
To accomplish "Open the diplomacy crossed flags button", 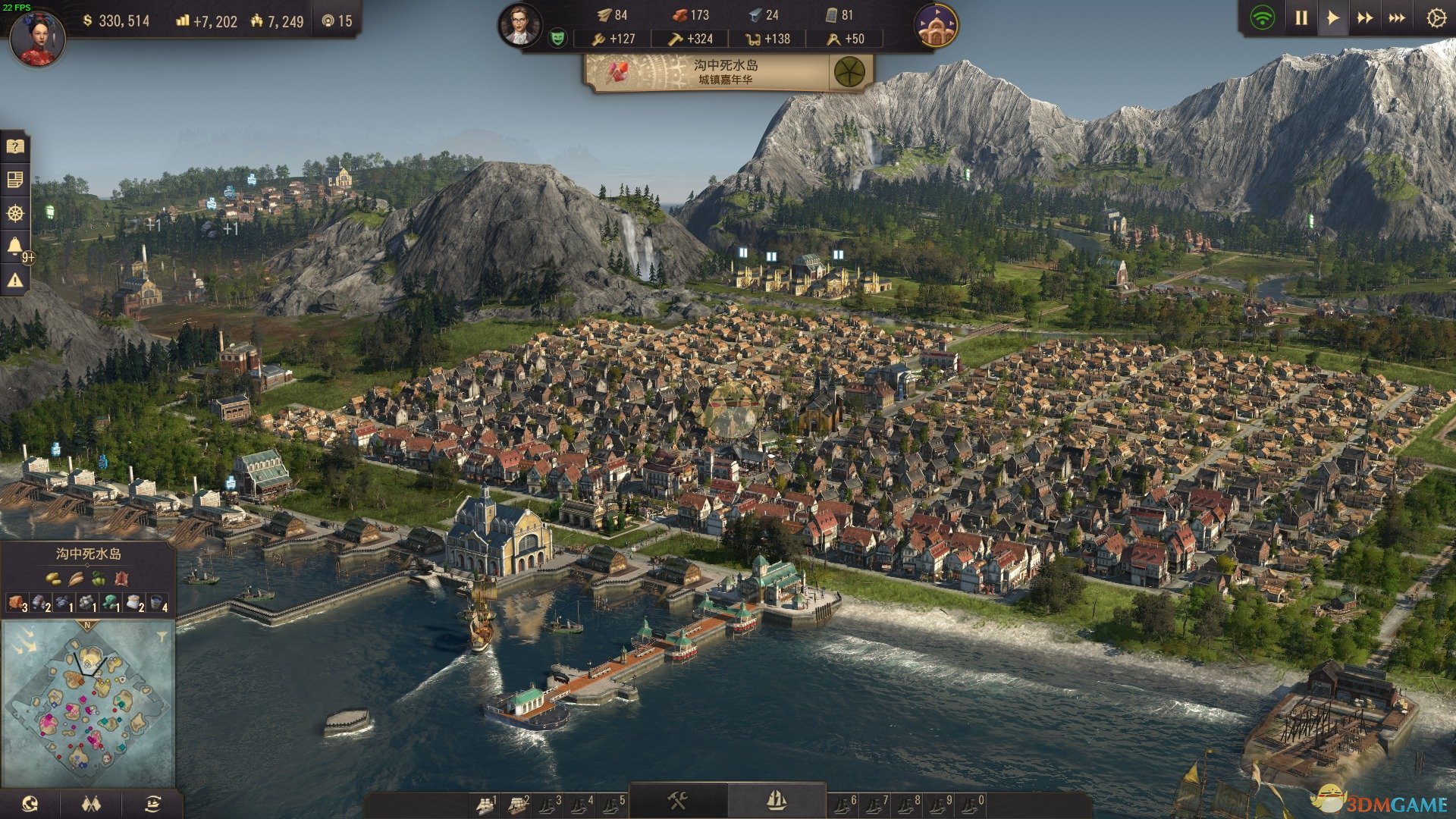I will (91, 804).
